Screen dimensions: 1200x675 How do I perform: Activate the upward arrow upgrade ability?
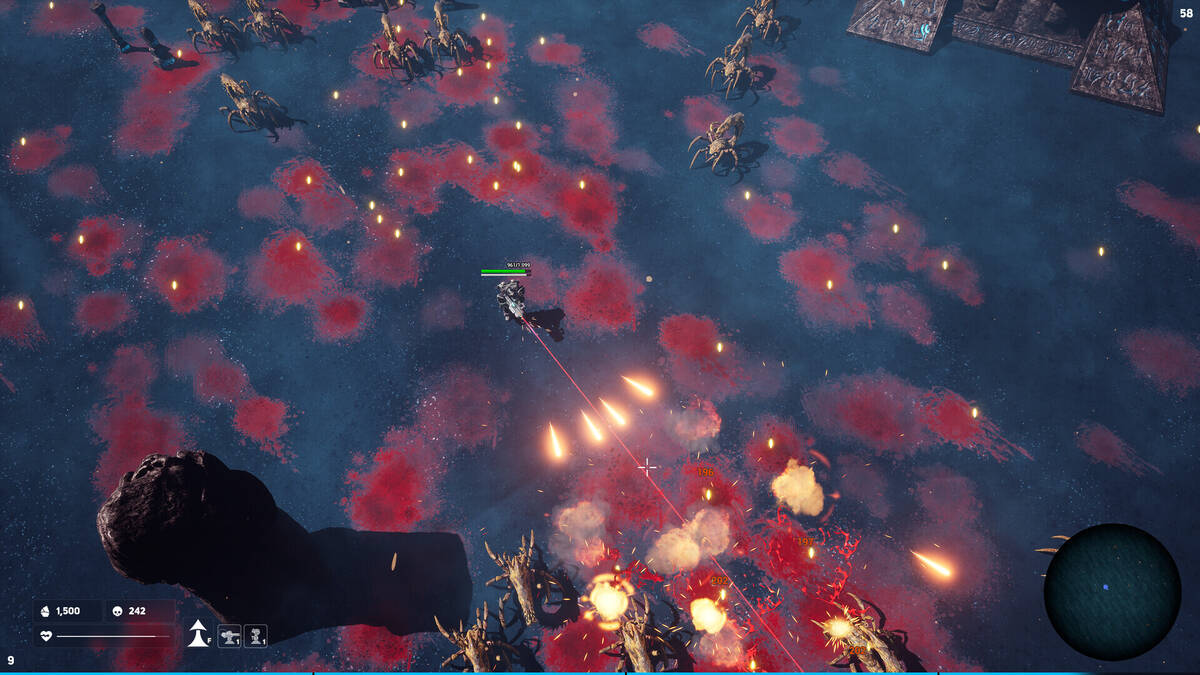coord(198,634)
